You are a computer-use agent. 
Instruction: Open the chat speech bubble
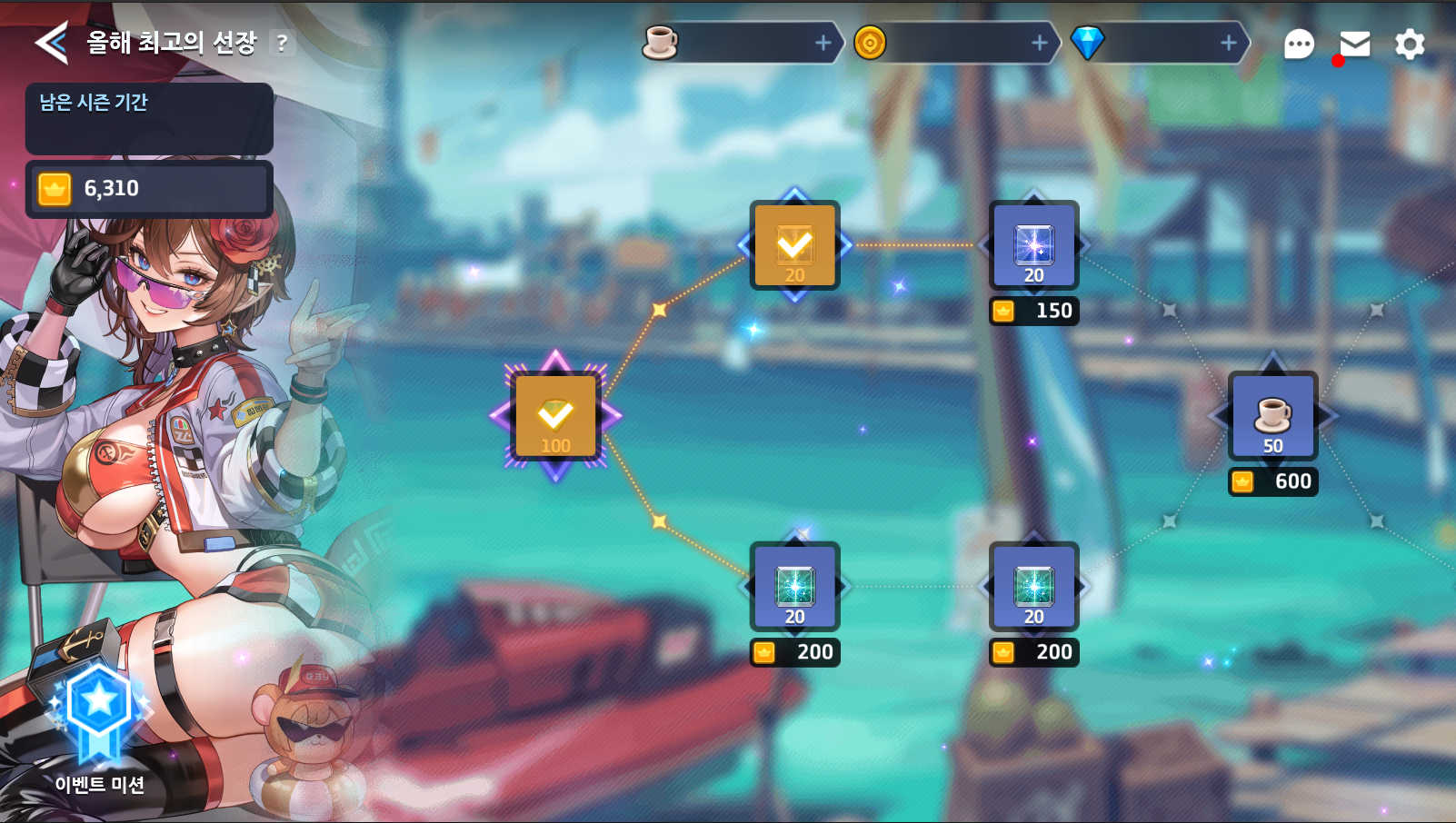point(1299,44)
